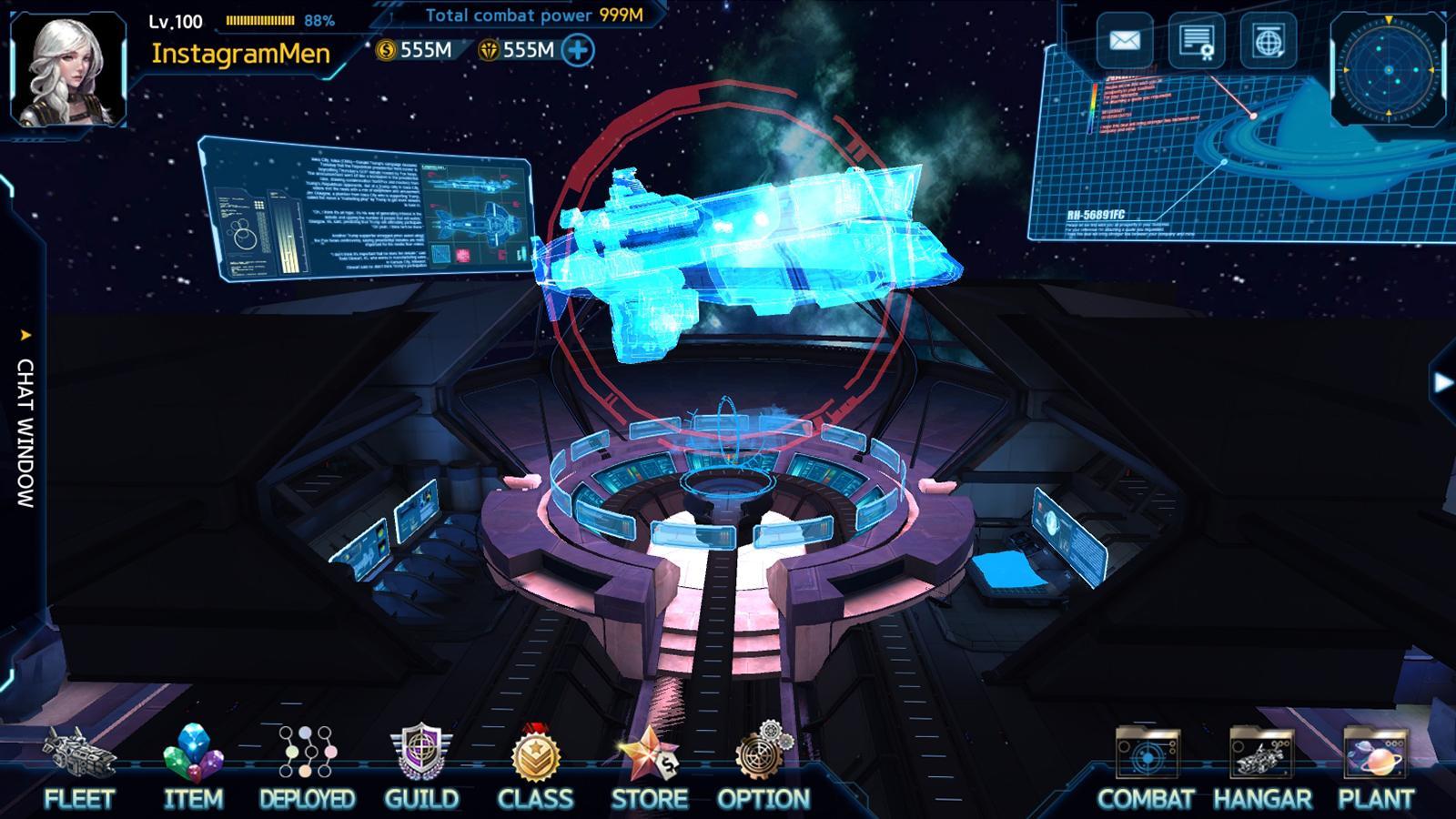
Task: Go to the Combat screen
Action: click(x=1147, y=767)
